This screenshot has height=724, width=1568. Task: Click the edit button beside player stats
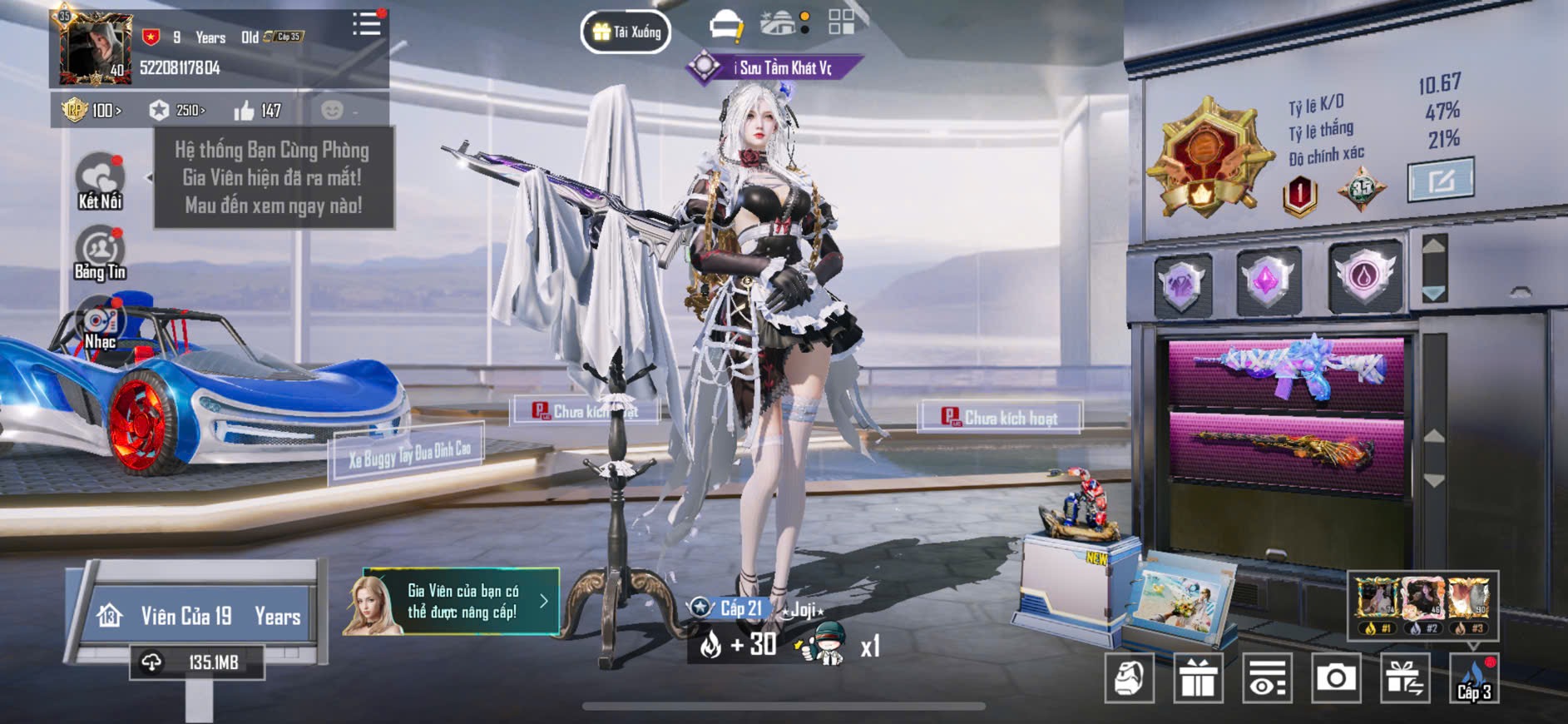(1441, 179)
